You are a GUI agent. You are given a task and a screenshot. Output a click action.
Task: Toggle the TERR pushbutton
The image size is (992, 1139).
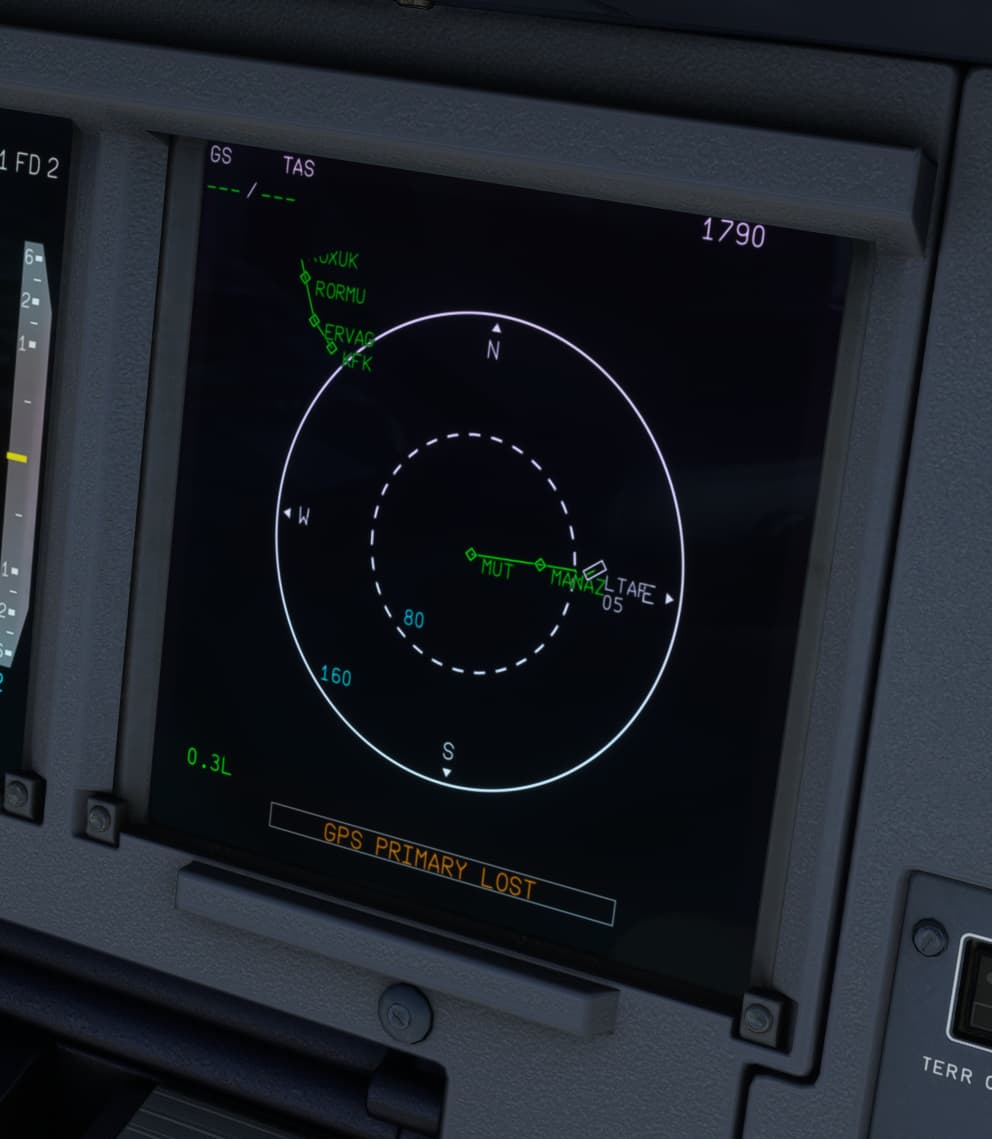pyautogui.click(x=974, y=990)
